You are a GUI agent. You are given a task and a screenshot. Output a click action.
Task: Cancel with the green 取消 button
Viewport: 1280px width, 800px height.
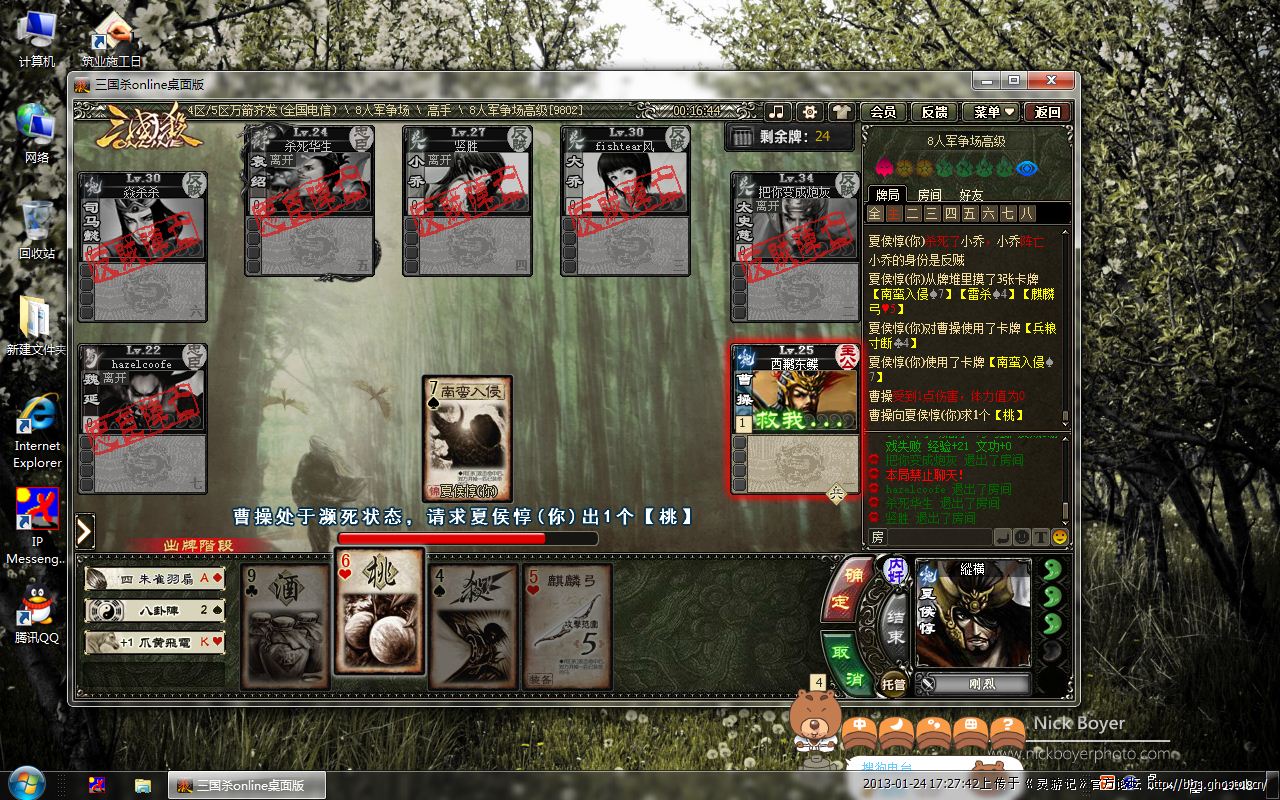843,661
